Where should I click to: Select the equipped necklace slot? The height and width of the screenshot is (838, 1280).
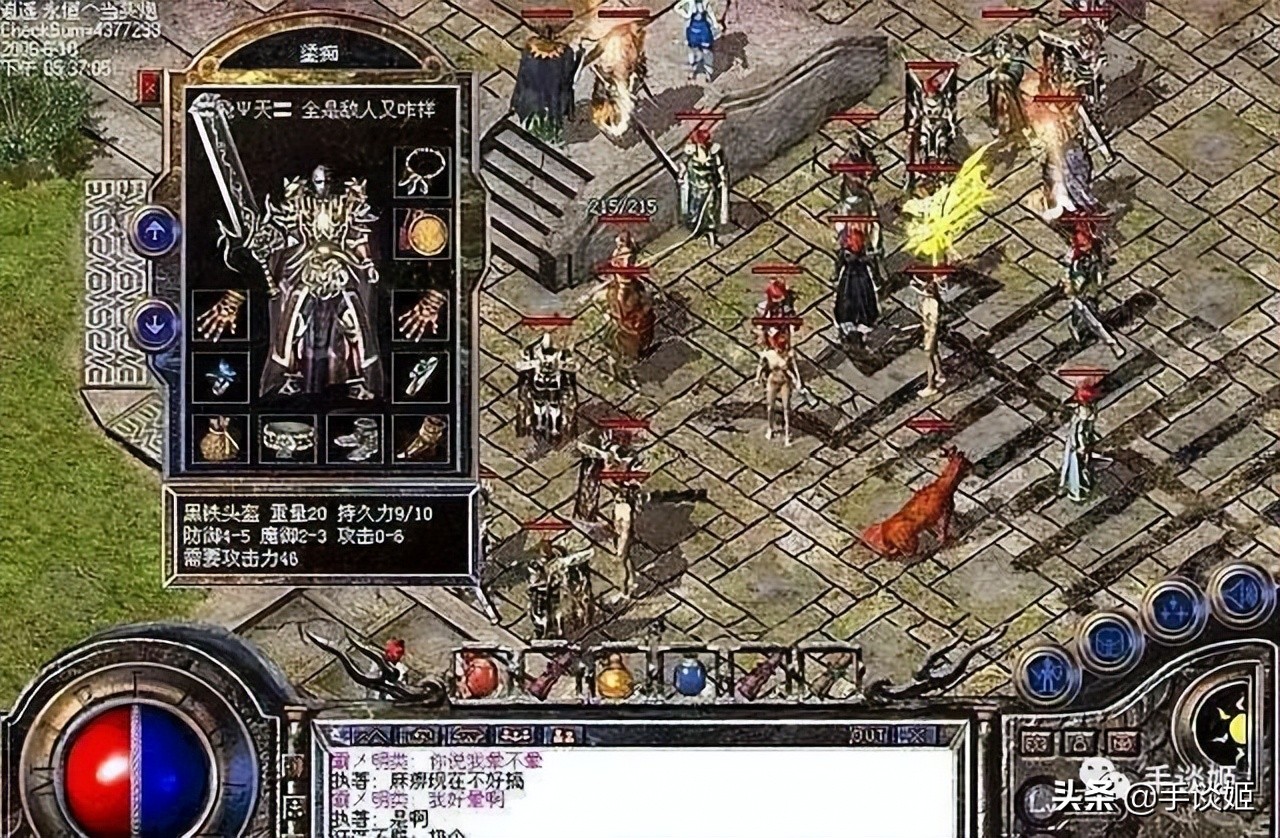(x=422, y=174)
